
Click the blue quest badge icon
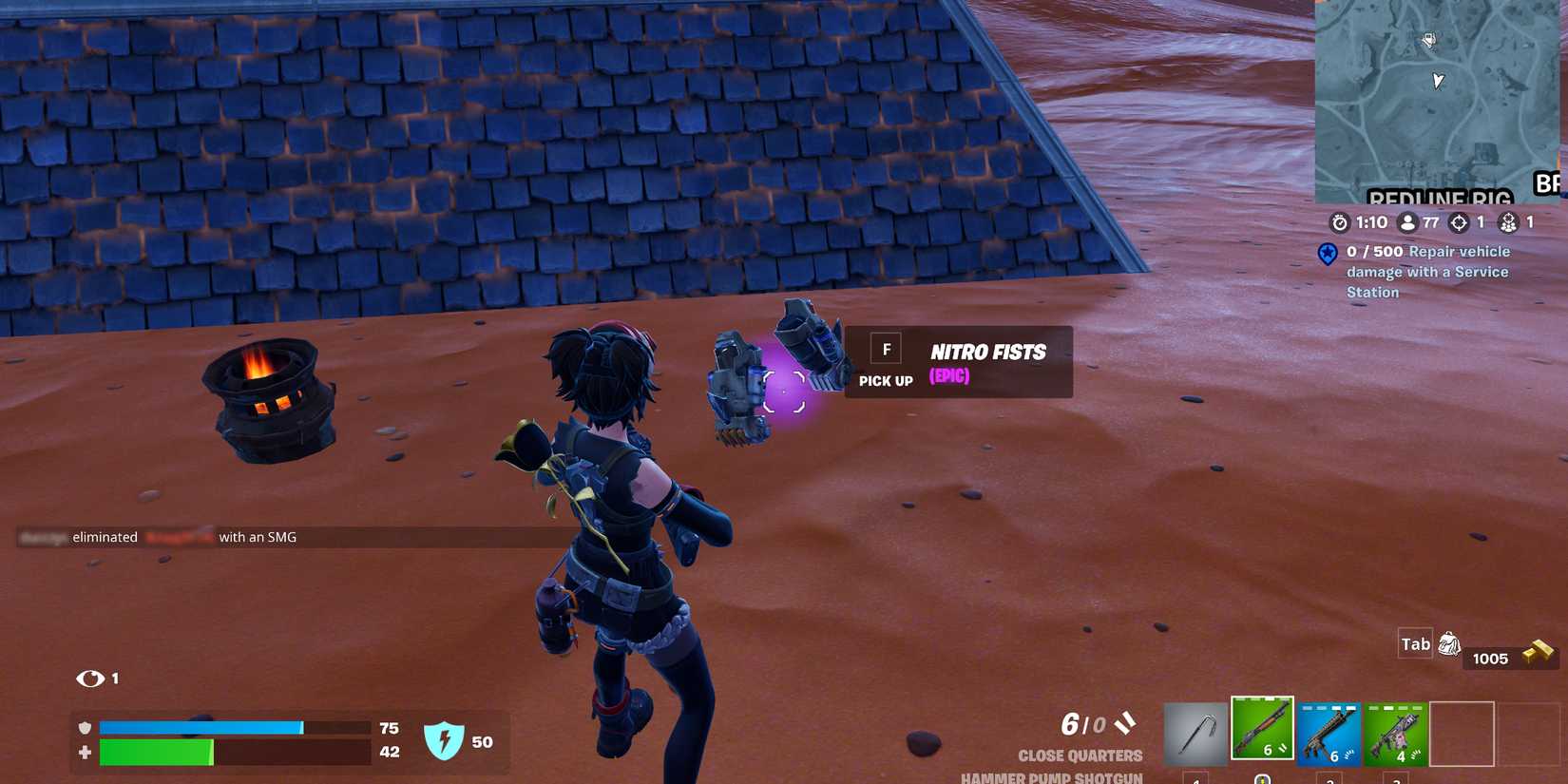pyautogui.click(x=1327, y=254)
